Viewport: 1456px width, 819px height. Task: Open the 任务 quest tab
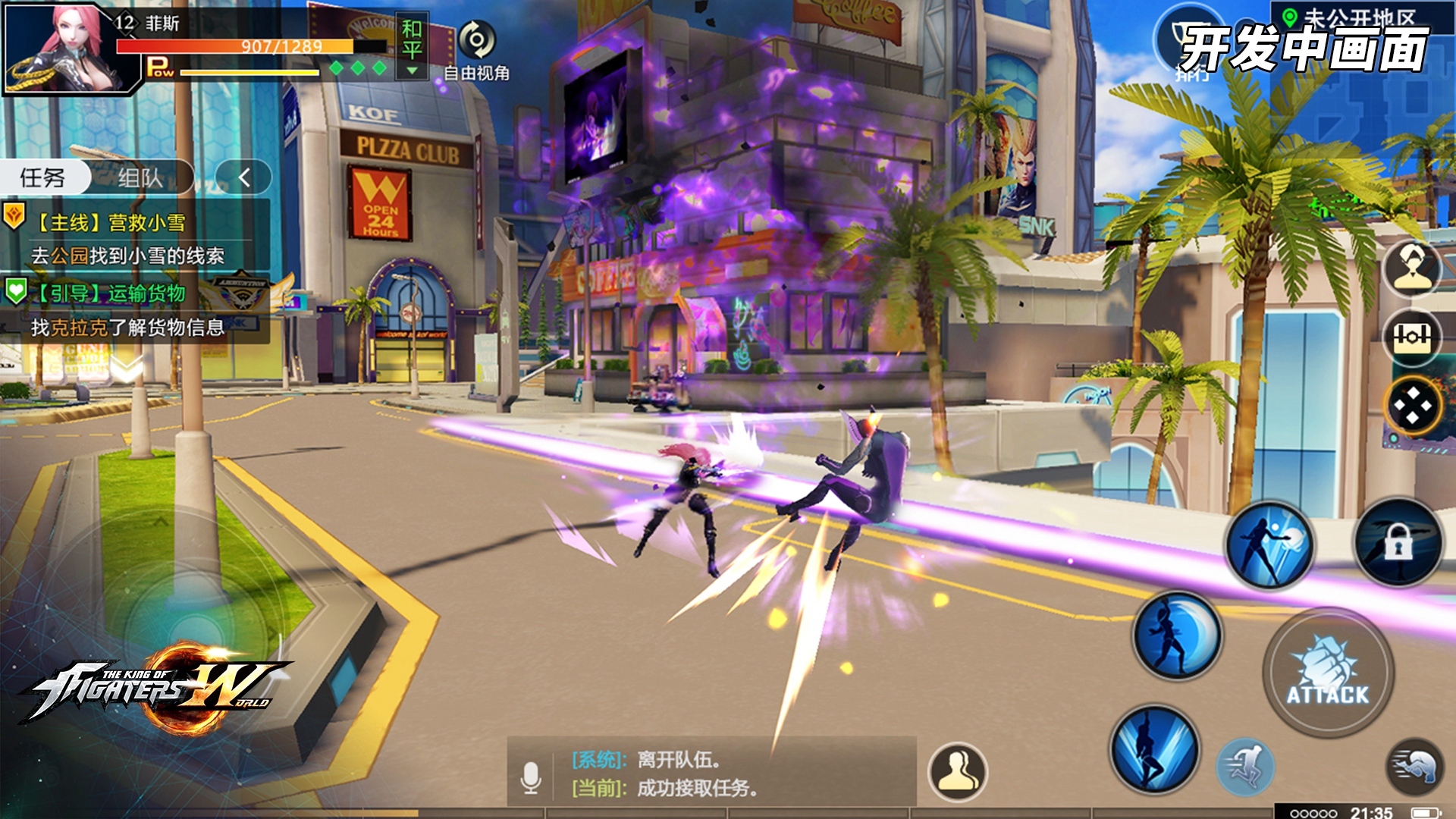(43, 178)
